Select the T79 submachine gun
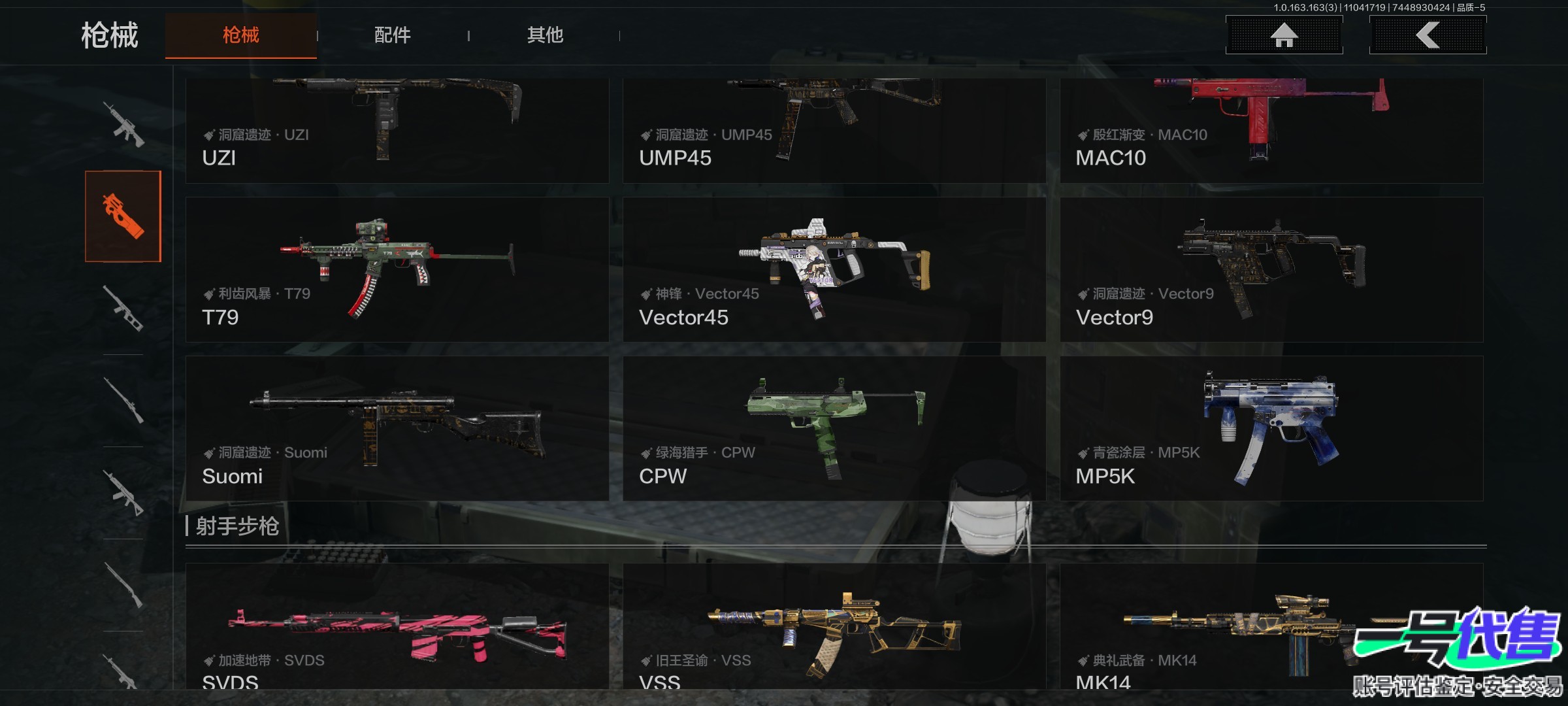1568x706 pixels. (x=397, y=269)
